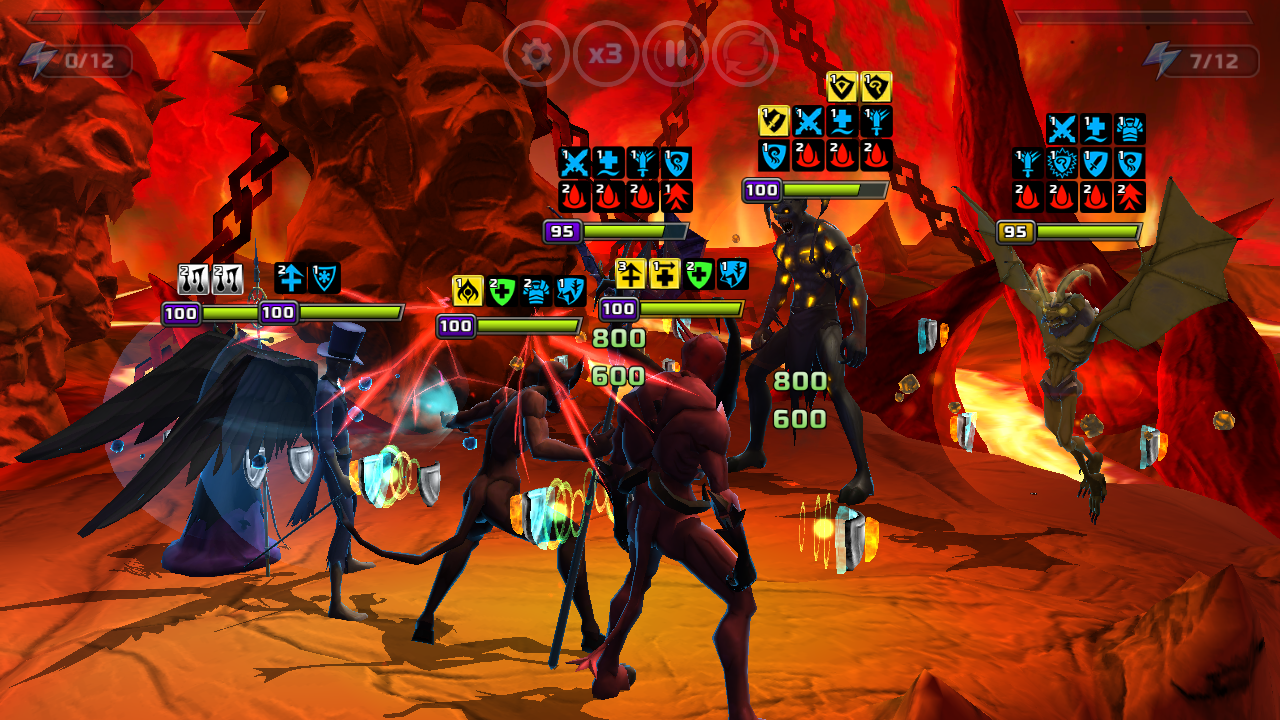Toggle the x3 battle speed
1280x720 pixels.
606,54
